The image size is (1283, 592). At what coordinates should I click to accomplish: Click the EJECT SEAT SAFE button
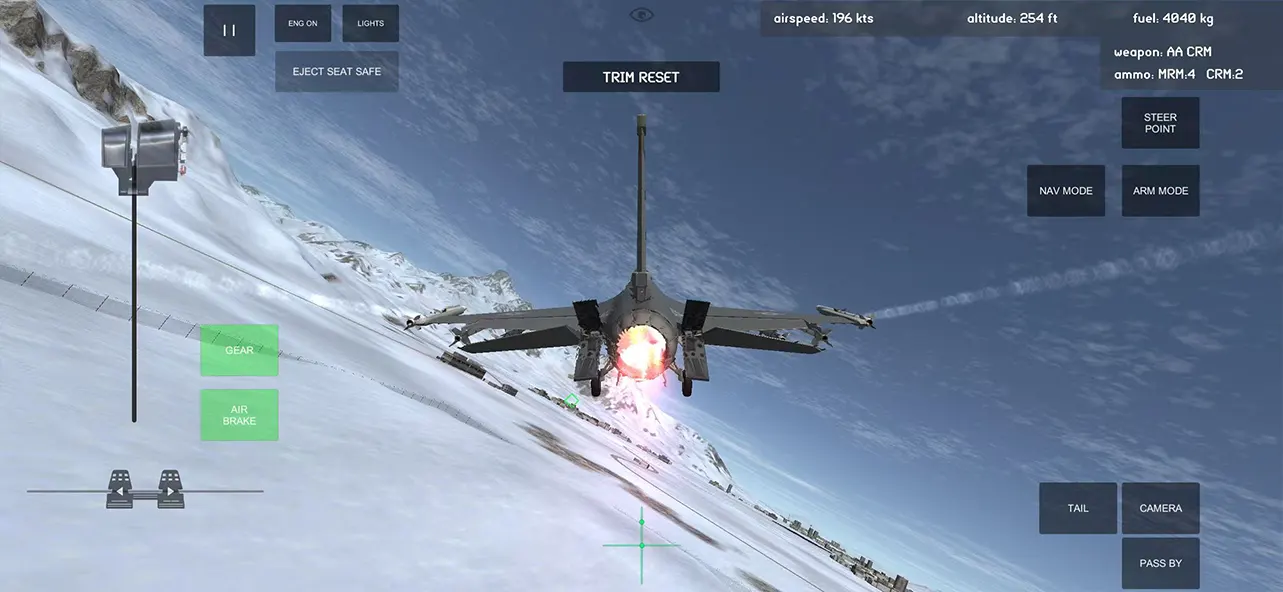click(336, 72)
